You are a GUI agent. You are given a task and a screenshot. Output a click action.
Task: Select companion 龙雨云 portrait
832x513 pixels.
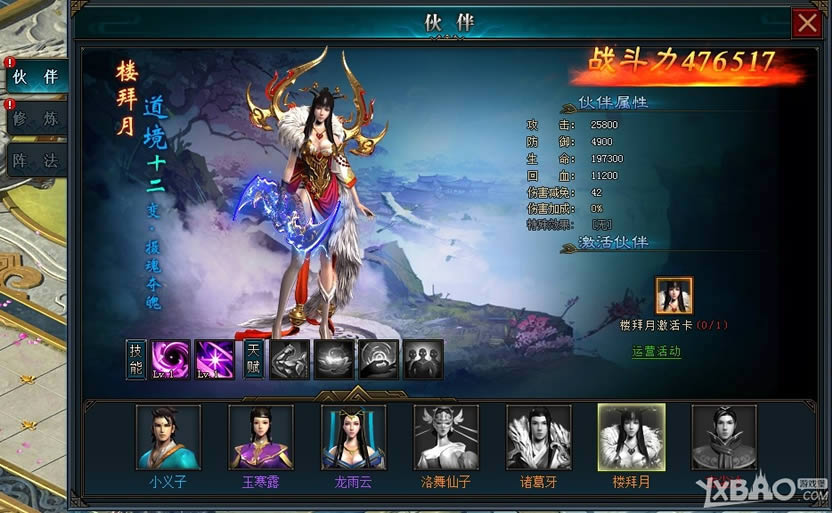(353, 437)
